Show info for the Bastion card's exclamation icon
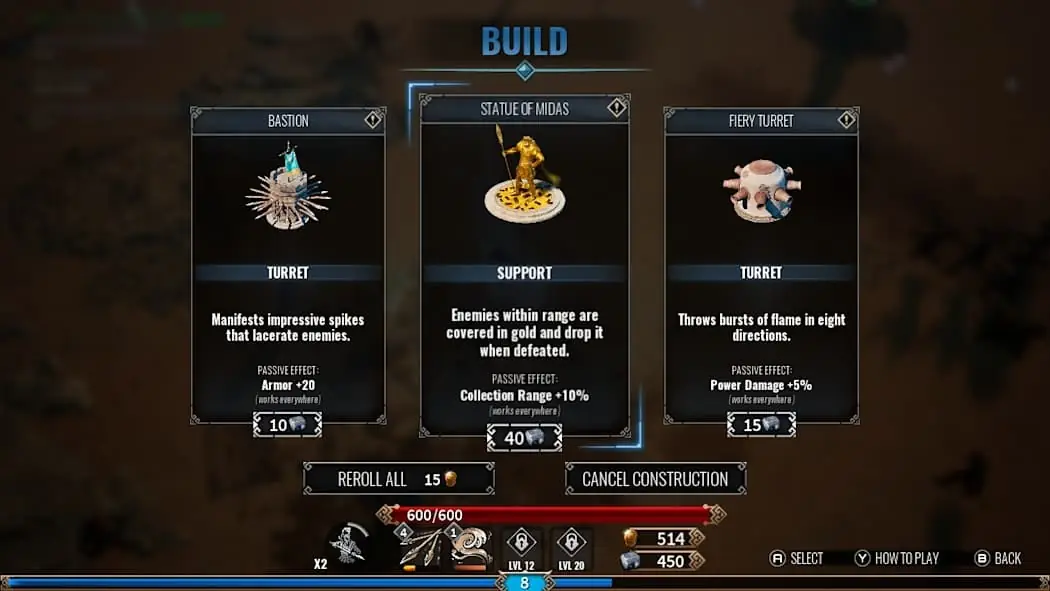 [373, 120]
